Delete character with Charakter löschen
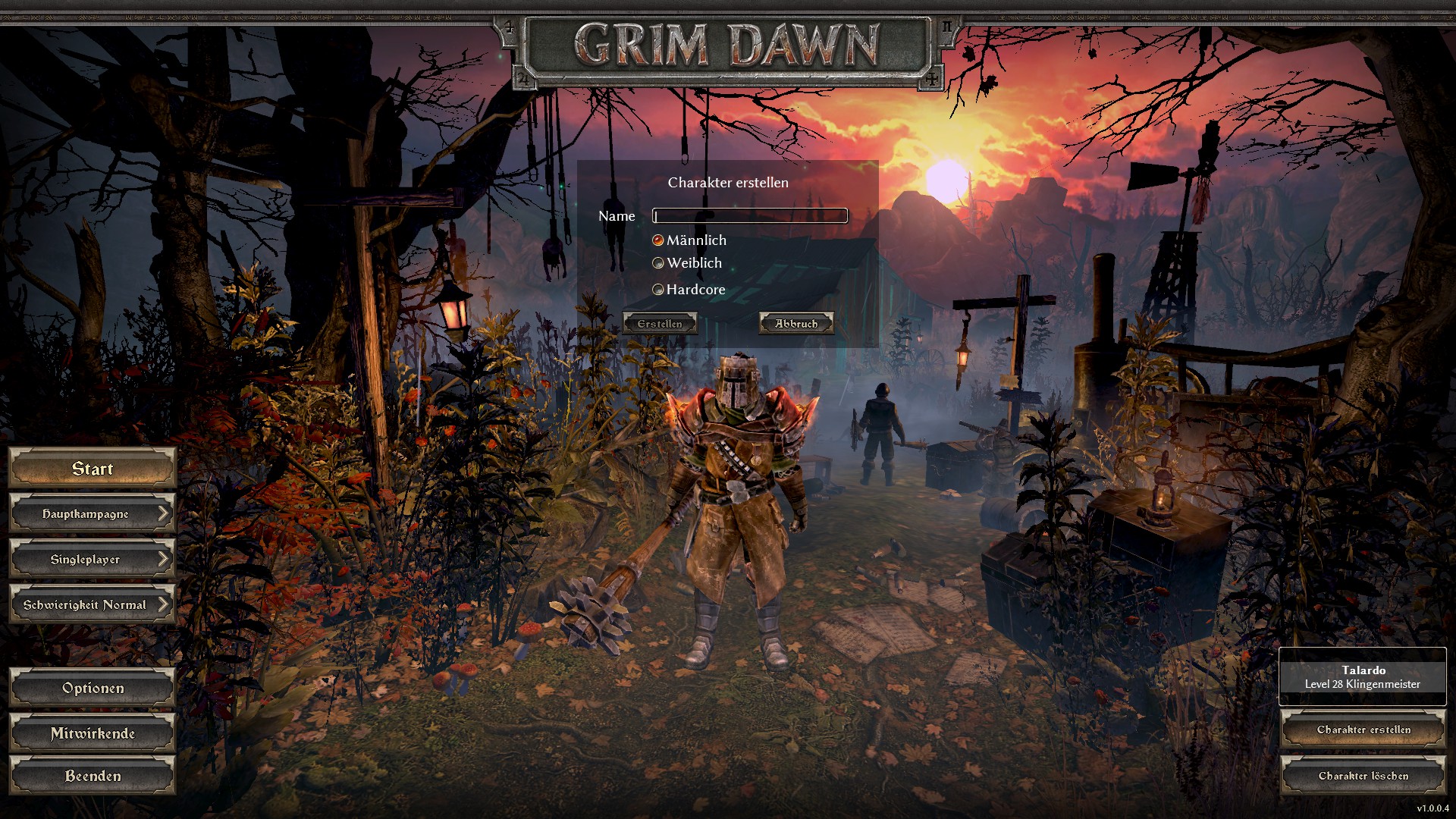Viewport: 1456px width, 819px height. point(1363,776)
